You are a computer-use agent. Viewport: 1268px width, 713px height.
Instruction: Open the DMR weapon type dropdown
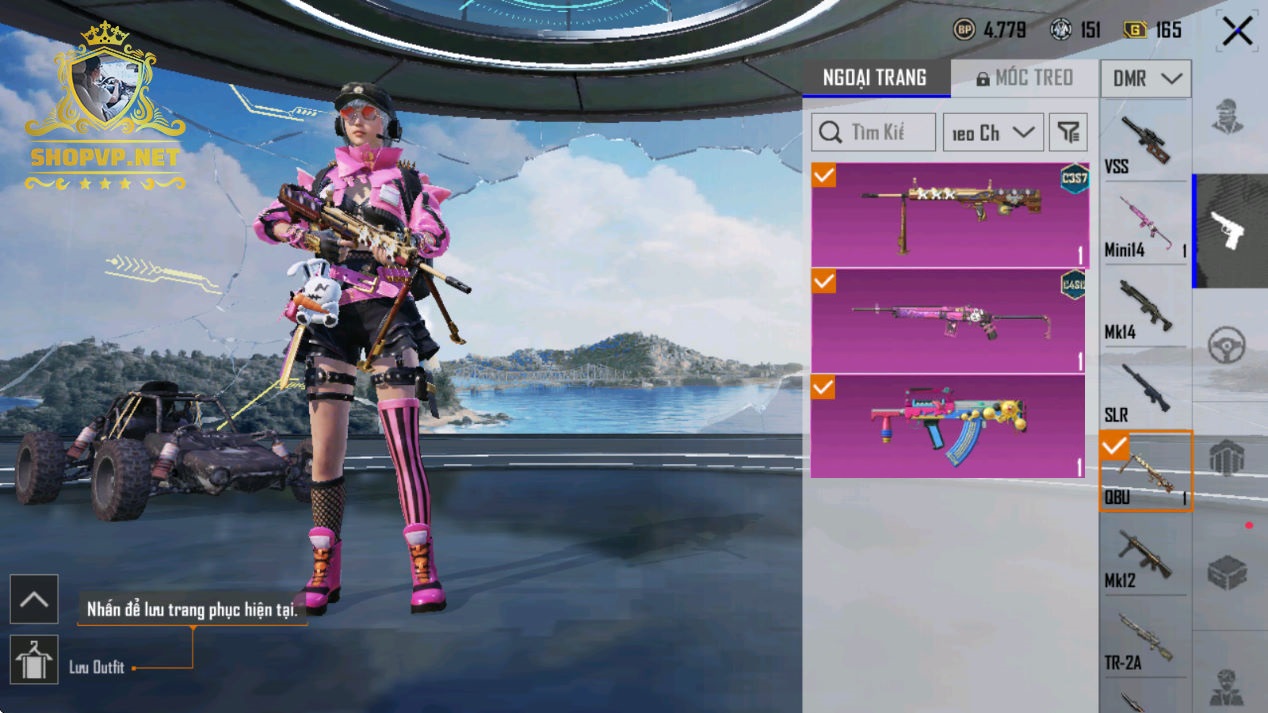[1146, 78]
